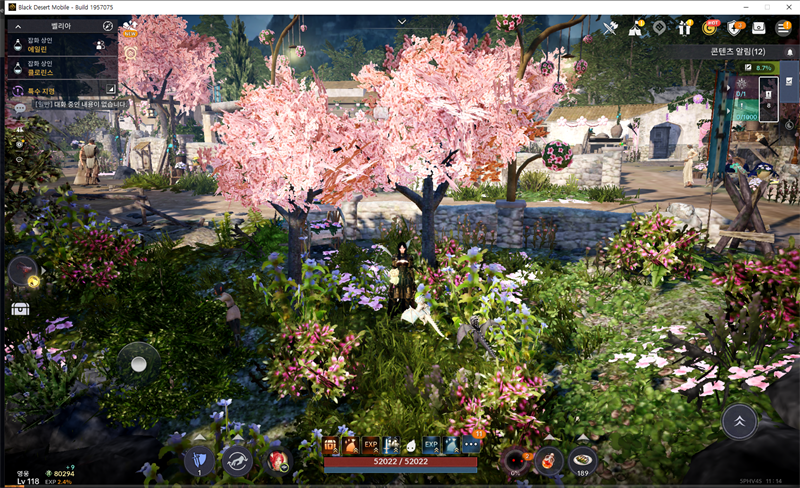The image size is (800, 488).
Task: Click the alarm clock icon
Action: [x=130, y=52]
